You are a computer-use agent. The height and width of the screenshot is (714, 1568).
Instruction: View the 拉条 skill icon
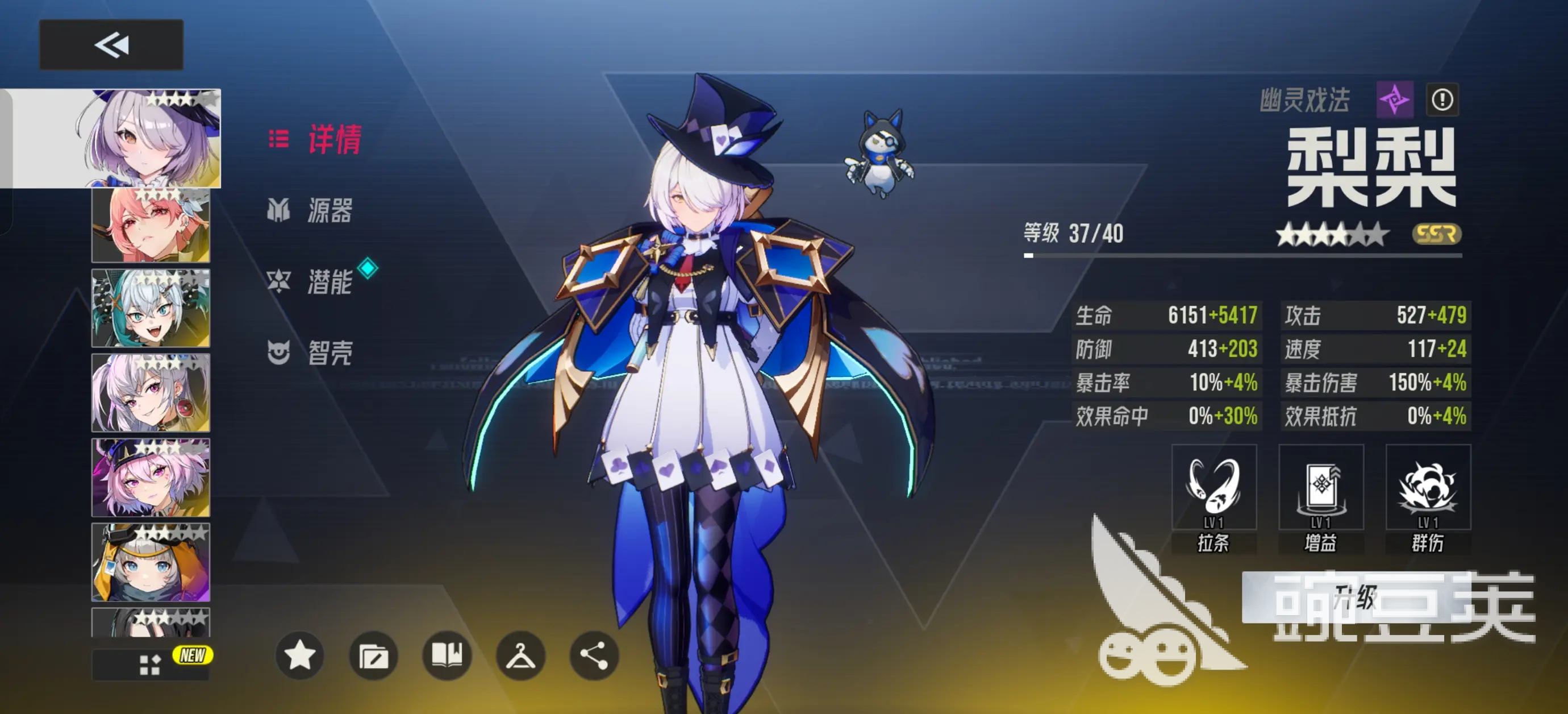(x=1213, y=487)
